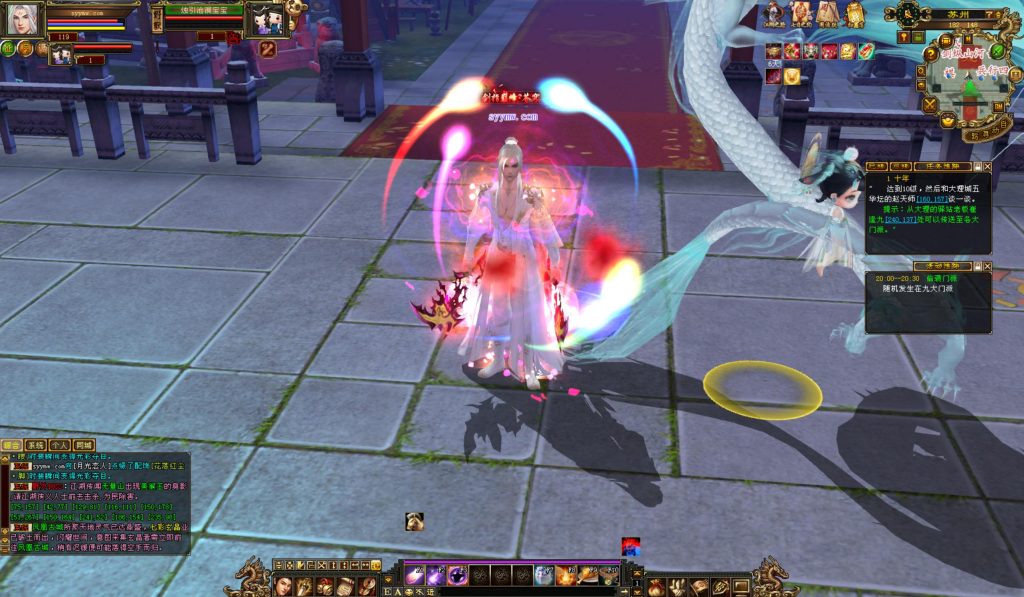Open the red money bag menu icon
Image resolution: width=1024 pixels, height=597 pixels.
coord(656,587)
